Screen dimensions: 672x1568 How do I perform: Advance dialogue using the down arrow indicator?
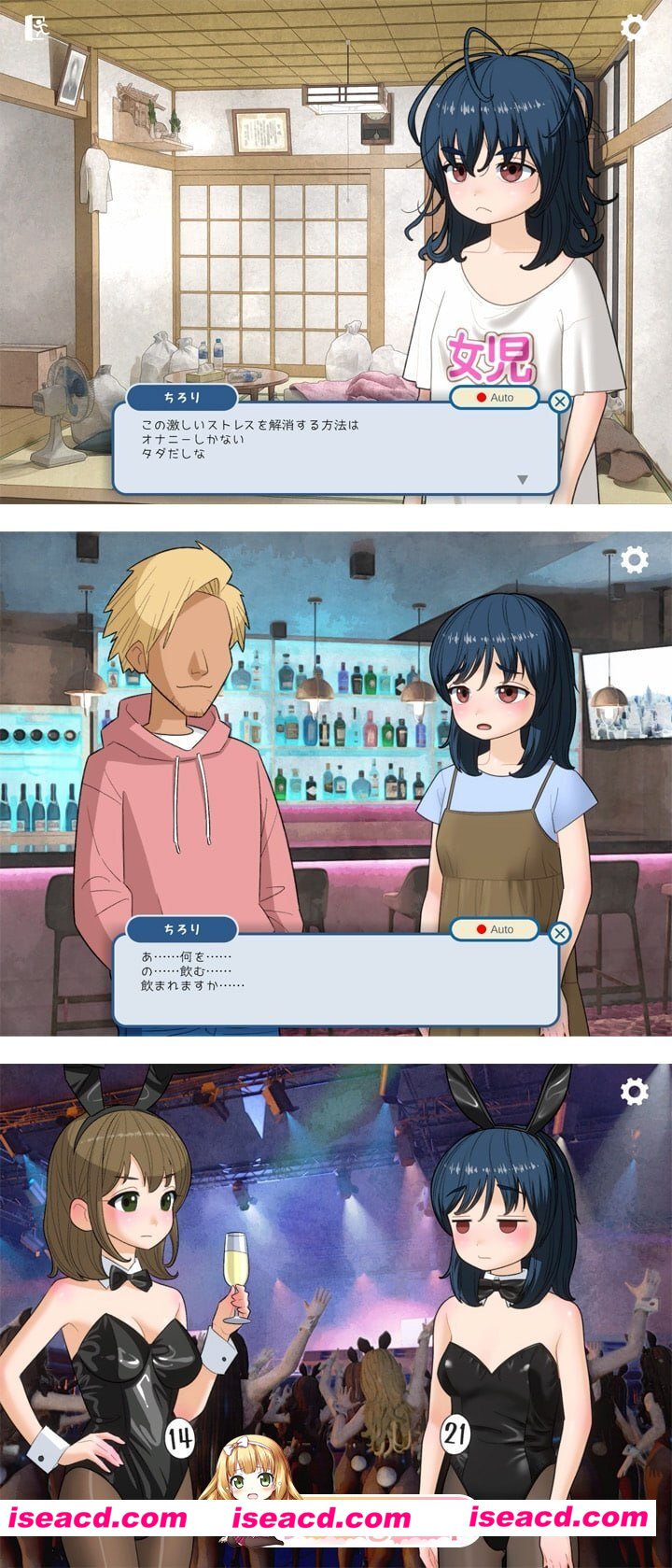[x=523, y=479]
